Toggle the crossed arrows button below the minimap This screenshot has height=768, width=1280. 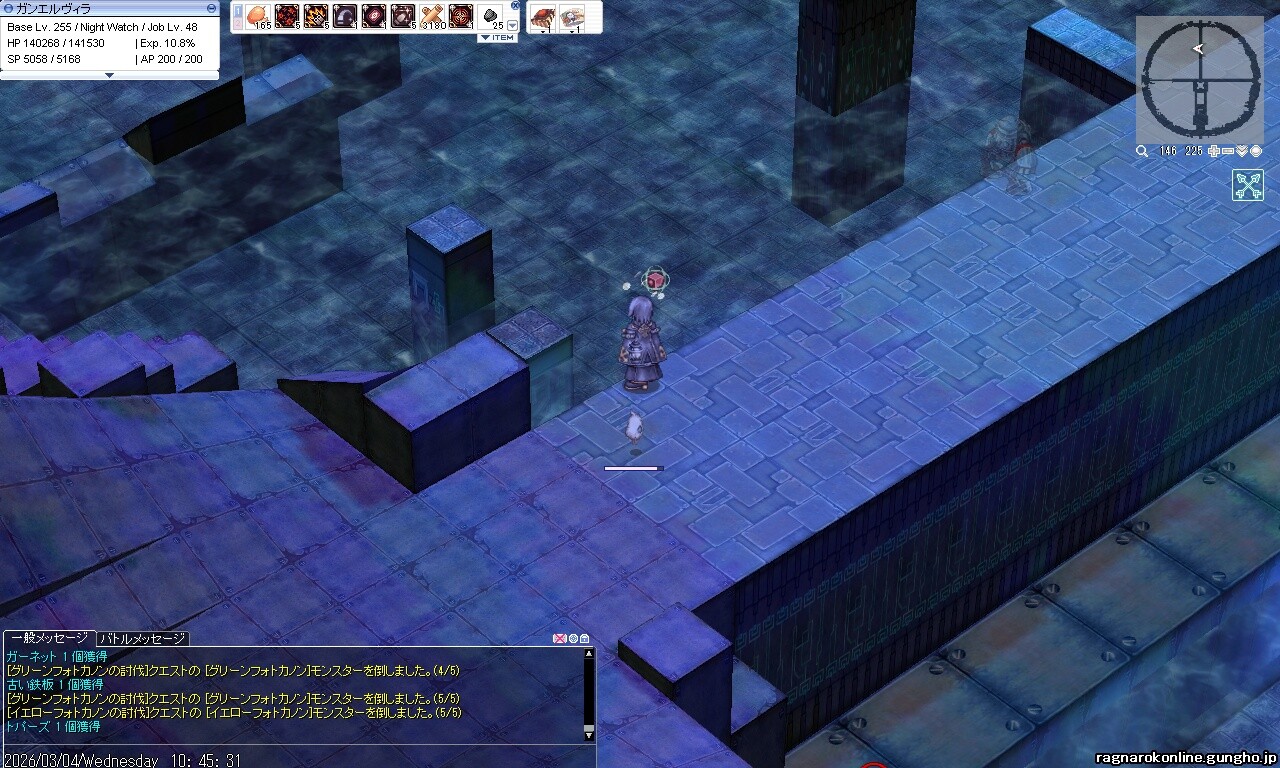(1247, 185)
